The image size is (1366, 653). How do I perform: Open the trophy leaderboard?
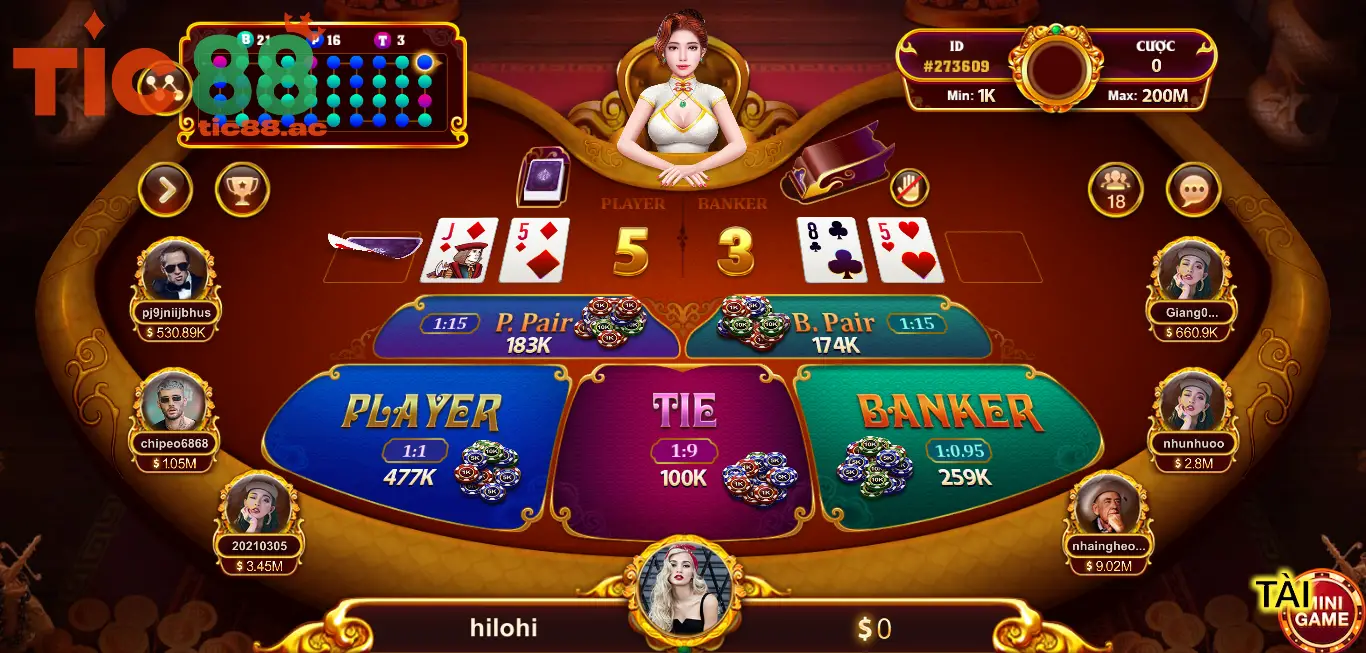click(242, 189)
